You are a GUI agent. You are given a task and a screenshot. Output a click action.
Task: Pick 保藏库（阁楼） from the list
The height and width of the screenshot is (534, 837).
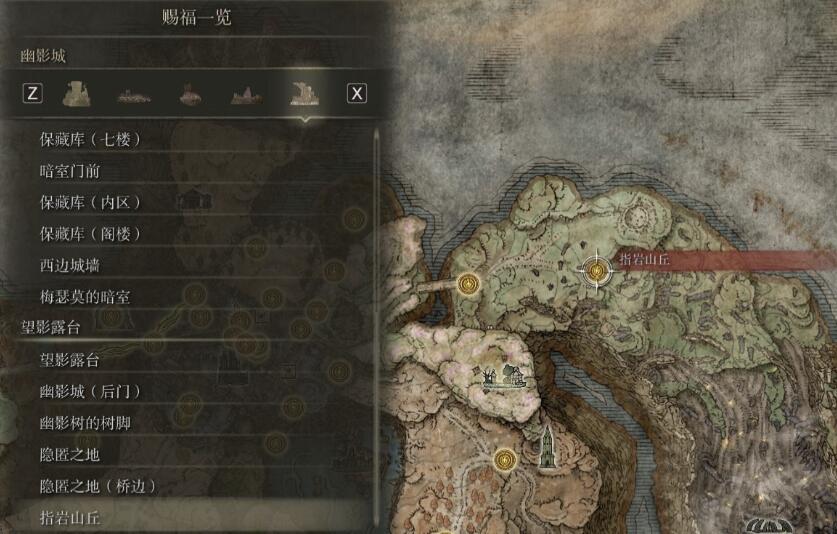[x=90, y=234]
